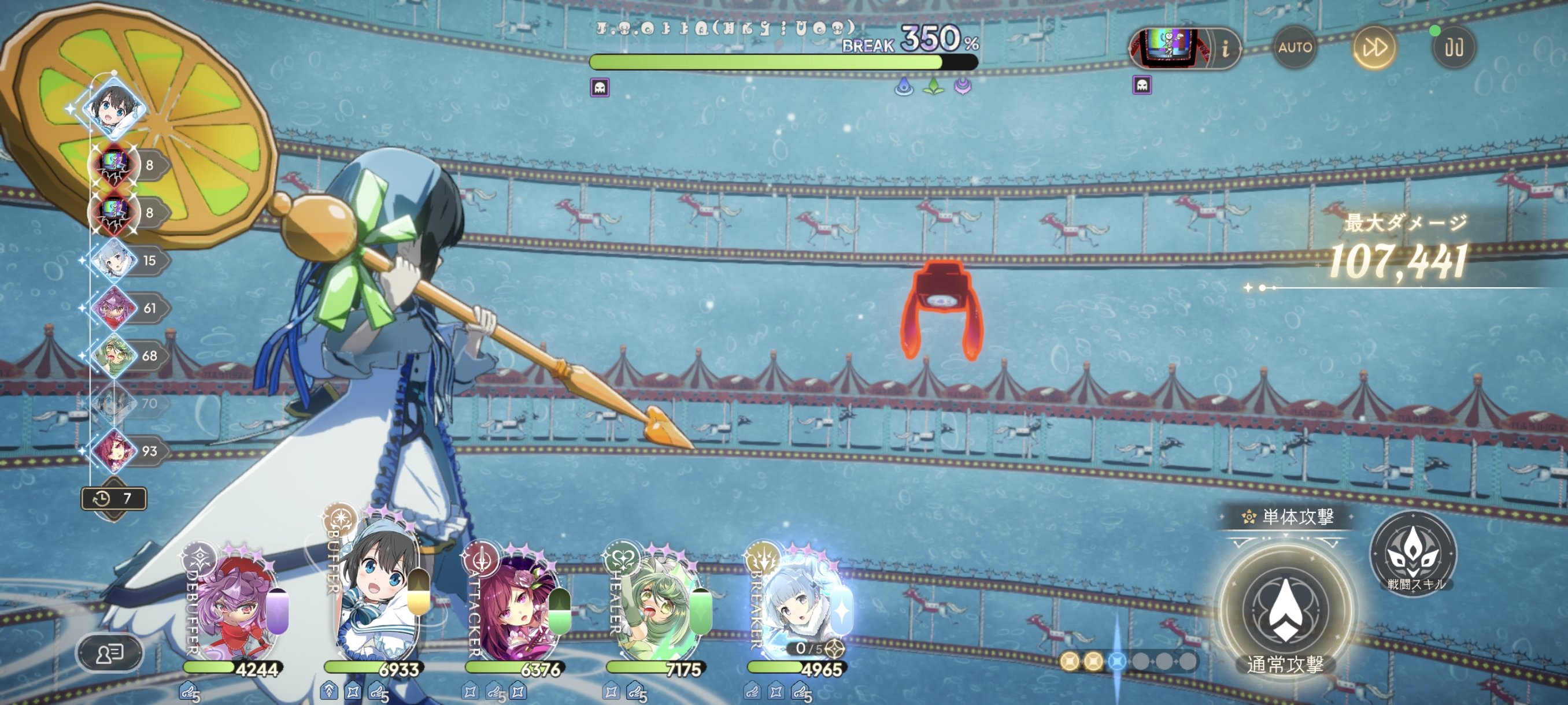The width and height of the screenshot is (1568, 705).
Task: Activate the 戦闘スキル battle skill
Action: coord(1413,554)
